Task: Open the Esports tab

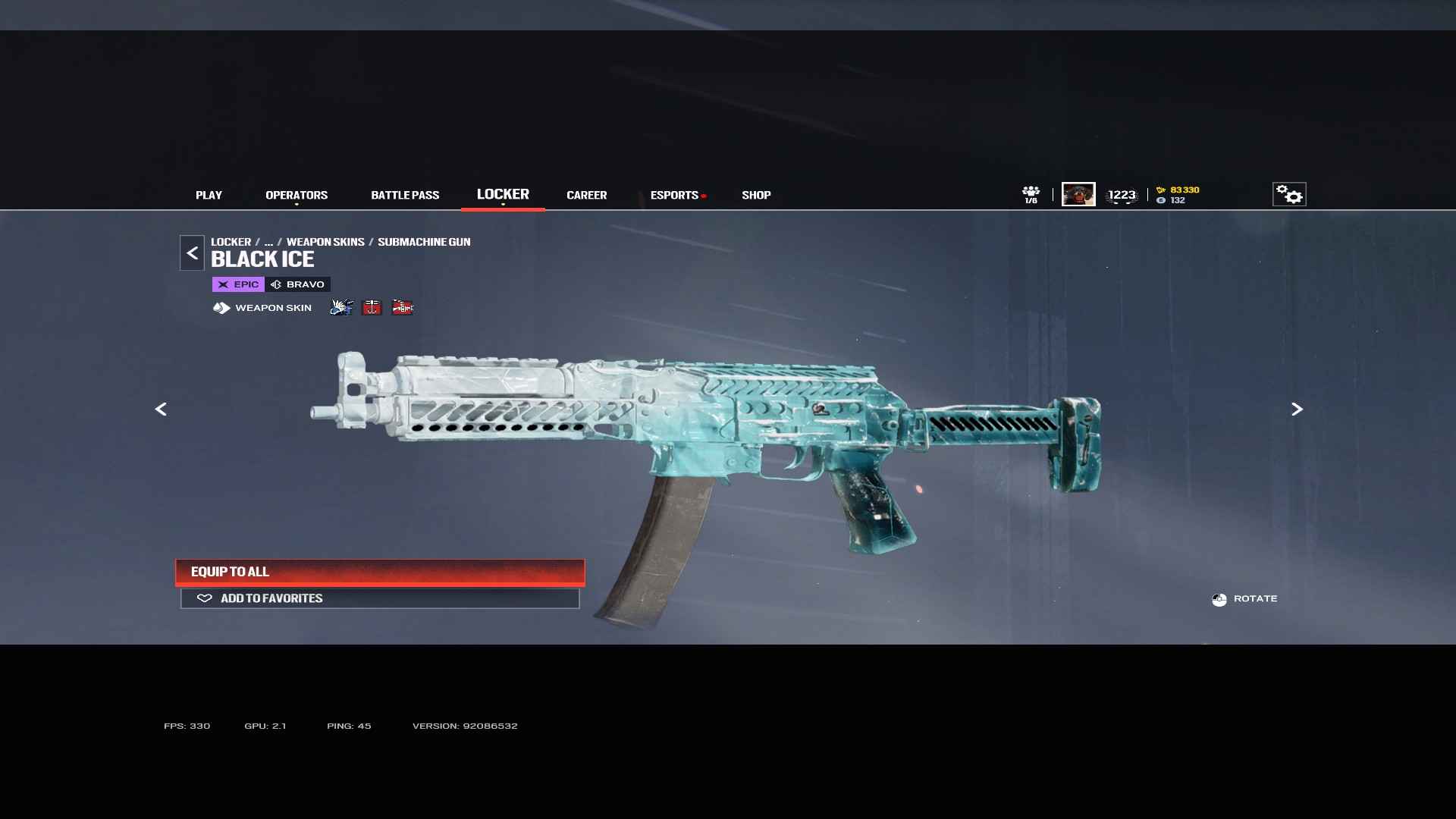Action: 674,195
